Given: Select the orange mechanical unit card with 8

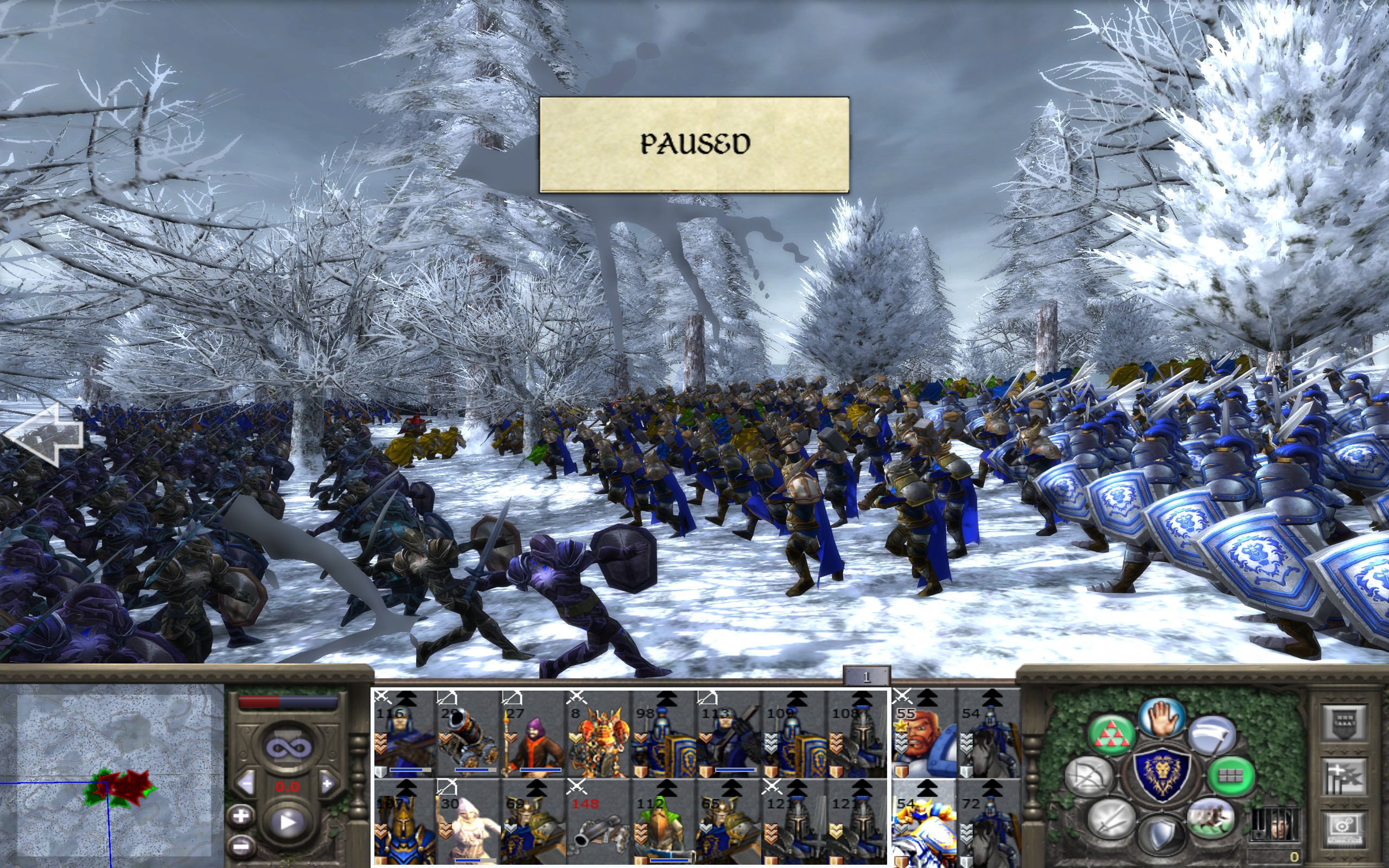Looking at the screenshot, I should click(x=597, y=733).
